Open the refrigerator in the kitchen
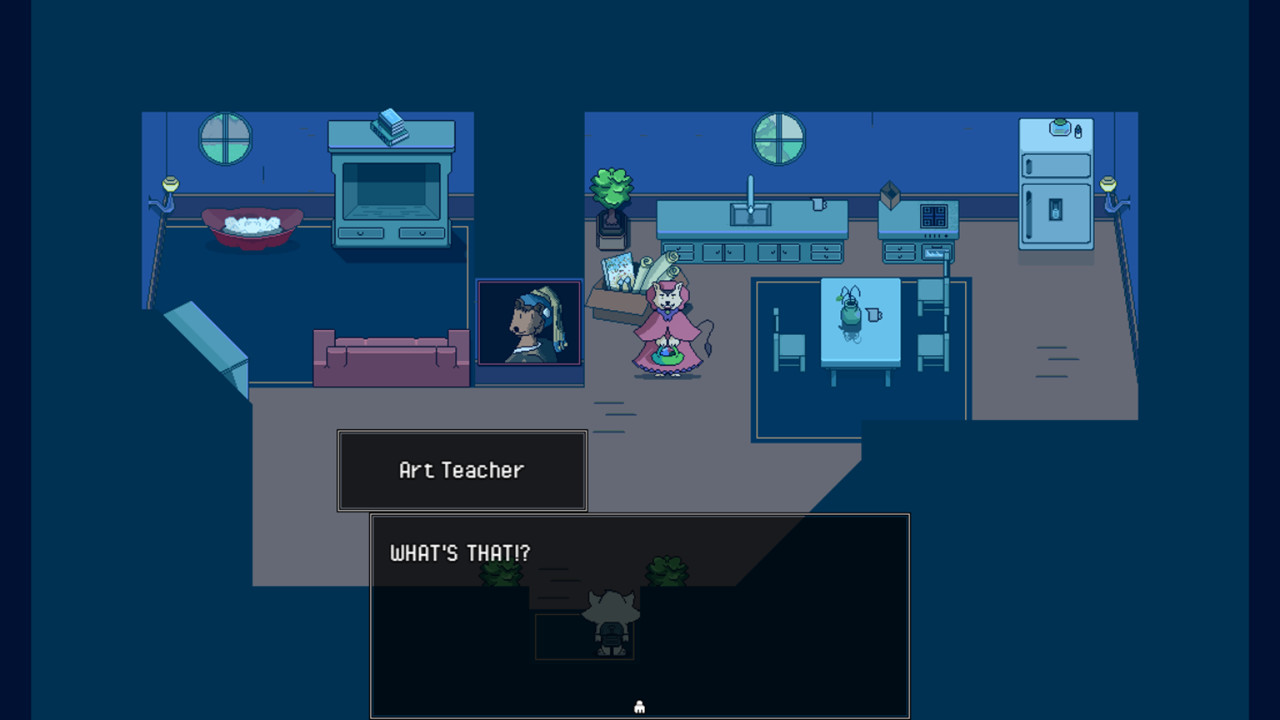 click(1055, 190)
